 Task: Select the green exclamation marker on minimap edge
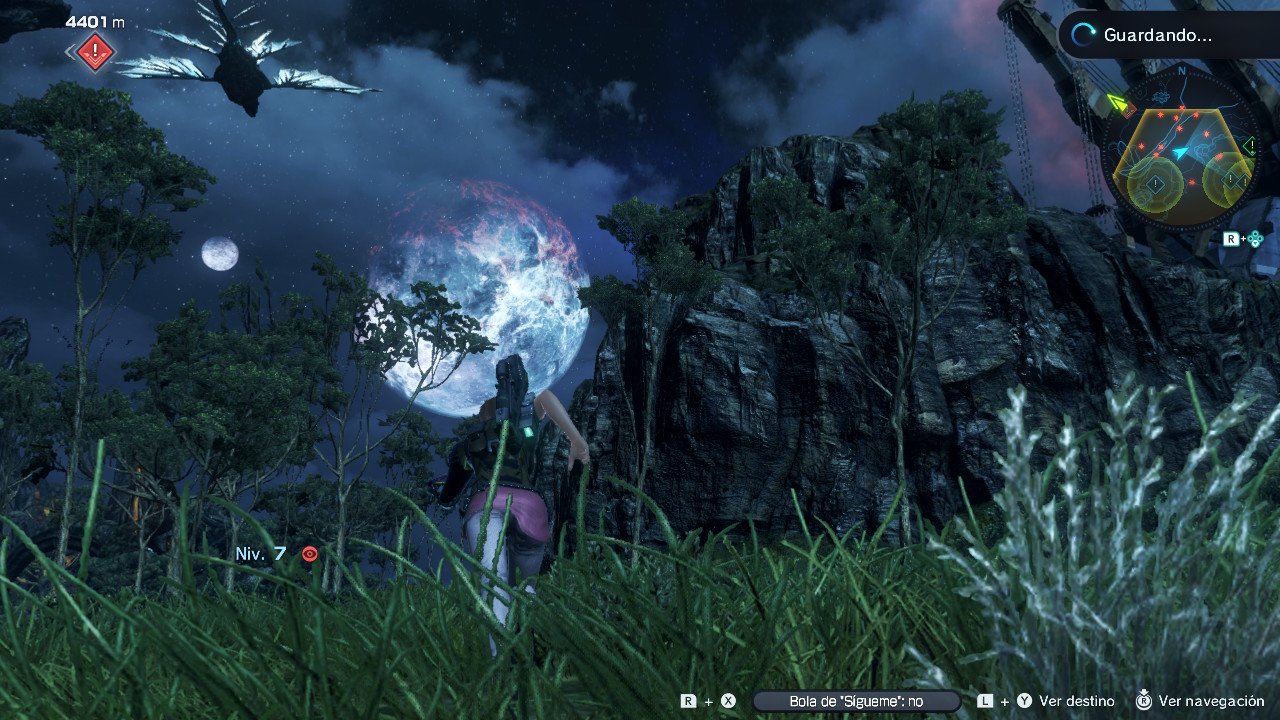click(x=1250, y=145)
